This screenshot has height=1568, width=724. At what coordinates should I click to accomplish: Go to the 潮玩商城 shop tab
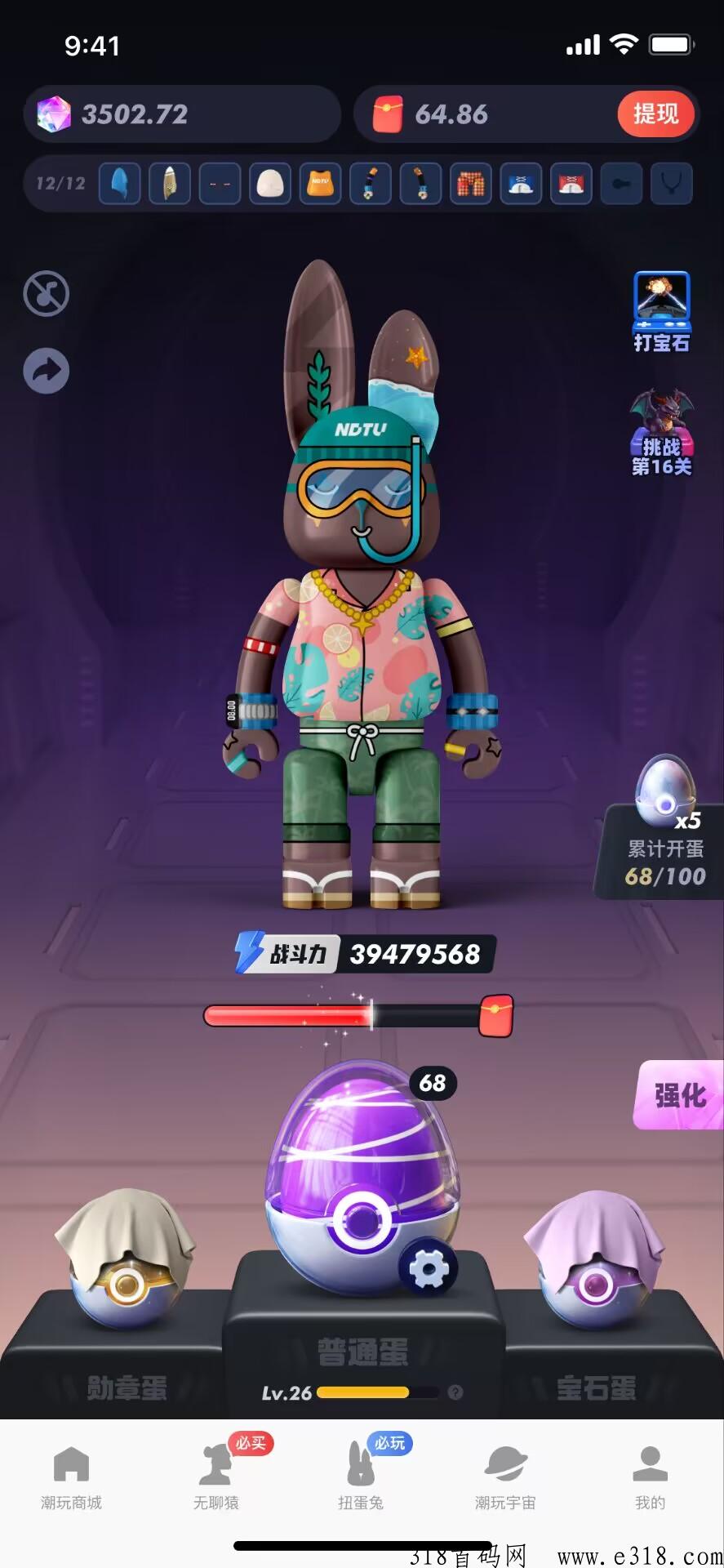[71, 1477]
